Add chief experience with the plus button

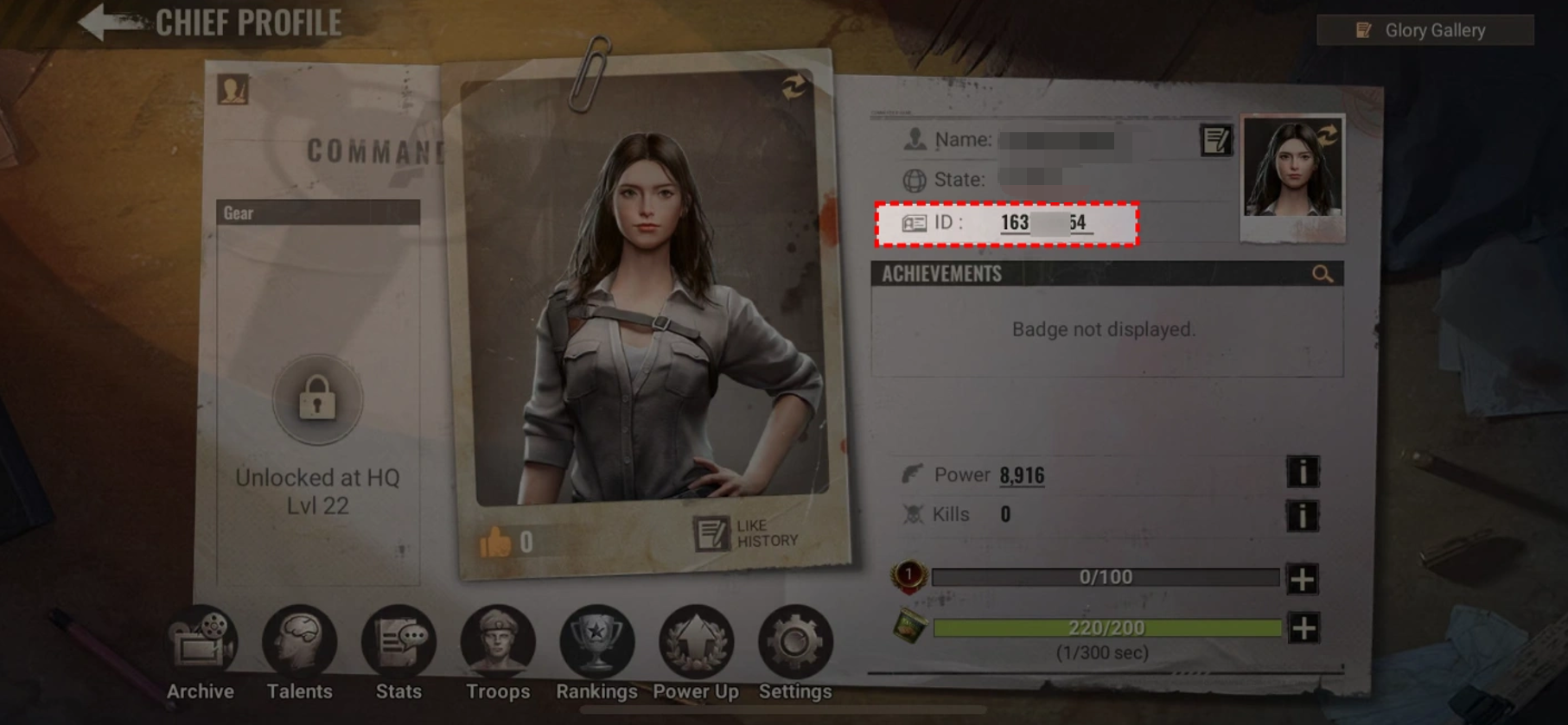point(1302,579)
